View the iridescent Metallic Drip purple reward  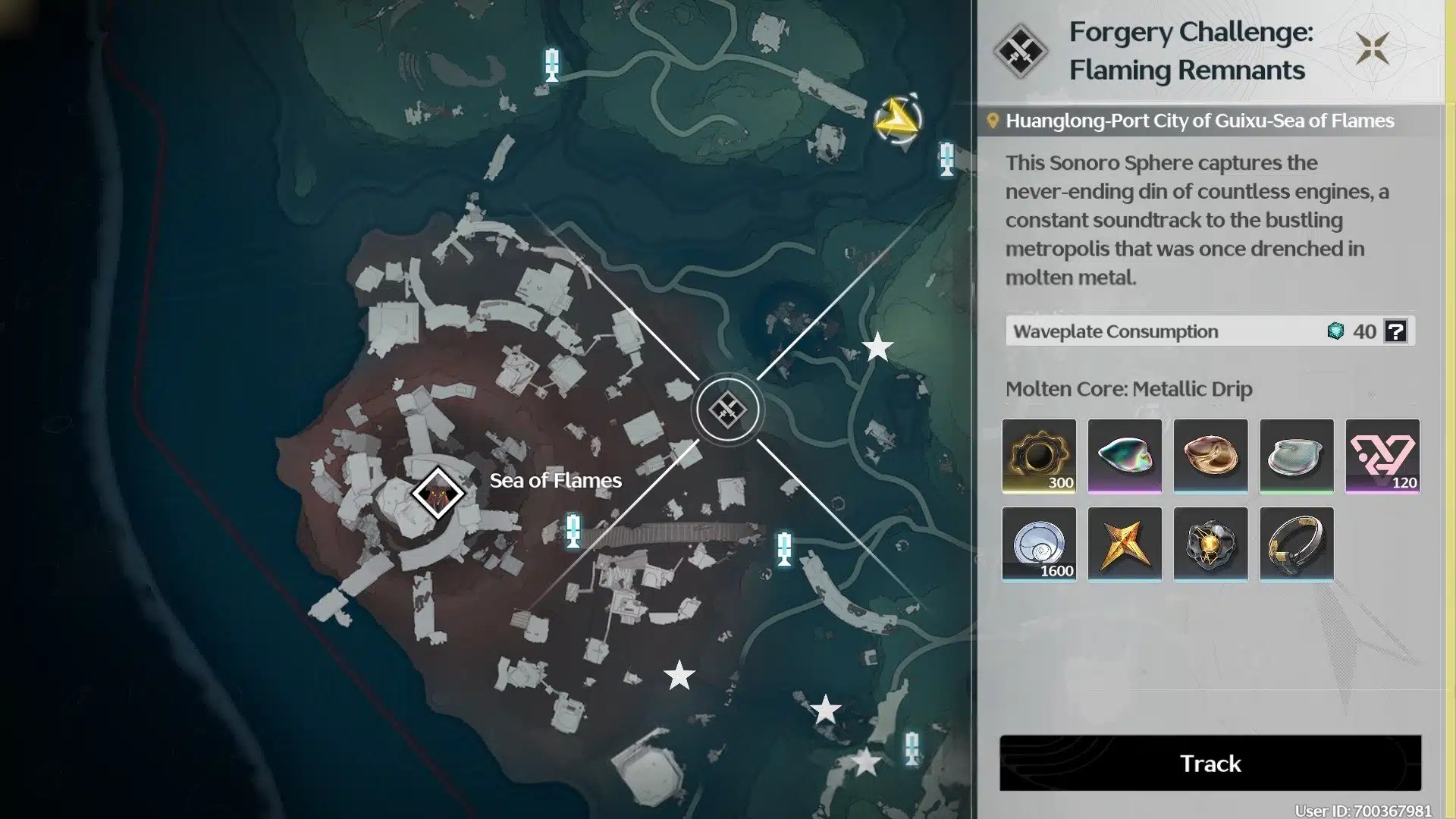[x=1125, y=456]
